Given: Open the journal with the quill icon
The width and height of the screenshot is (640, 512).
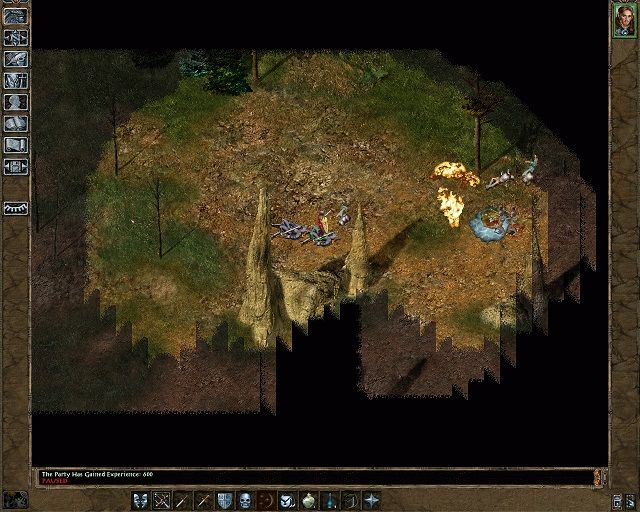Looking at the screenshot, I should [x=15, y=58].
